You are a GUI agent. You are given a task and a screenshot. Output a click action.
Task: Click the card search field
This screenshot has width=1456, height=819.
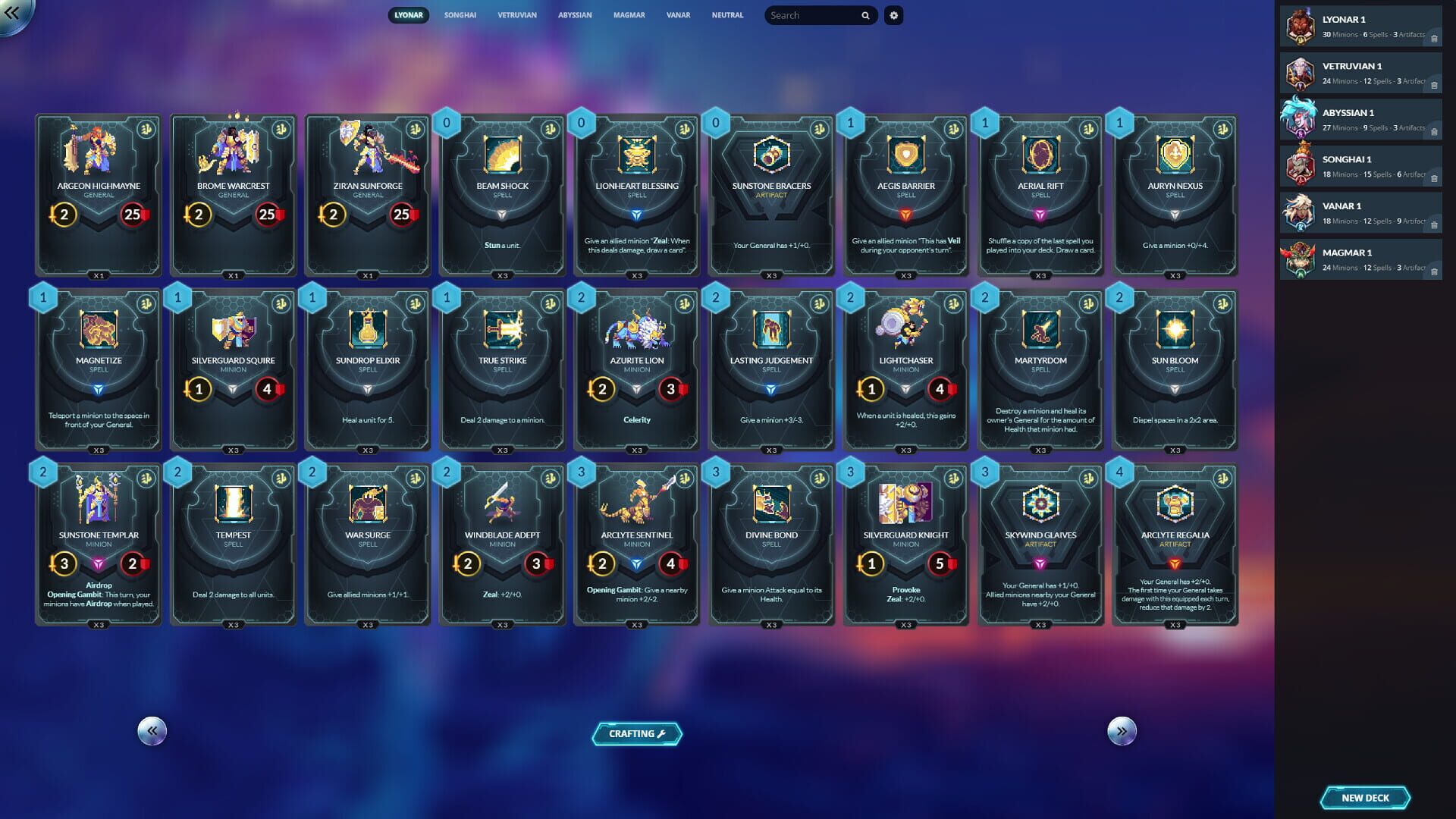[x=813, y=15]
